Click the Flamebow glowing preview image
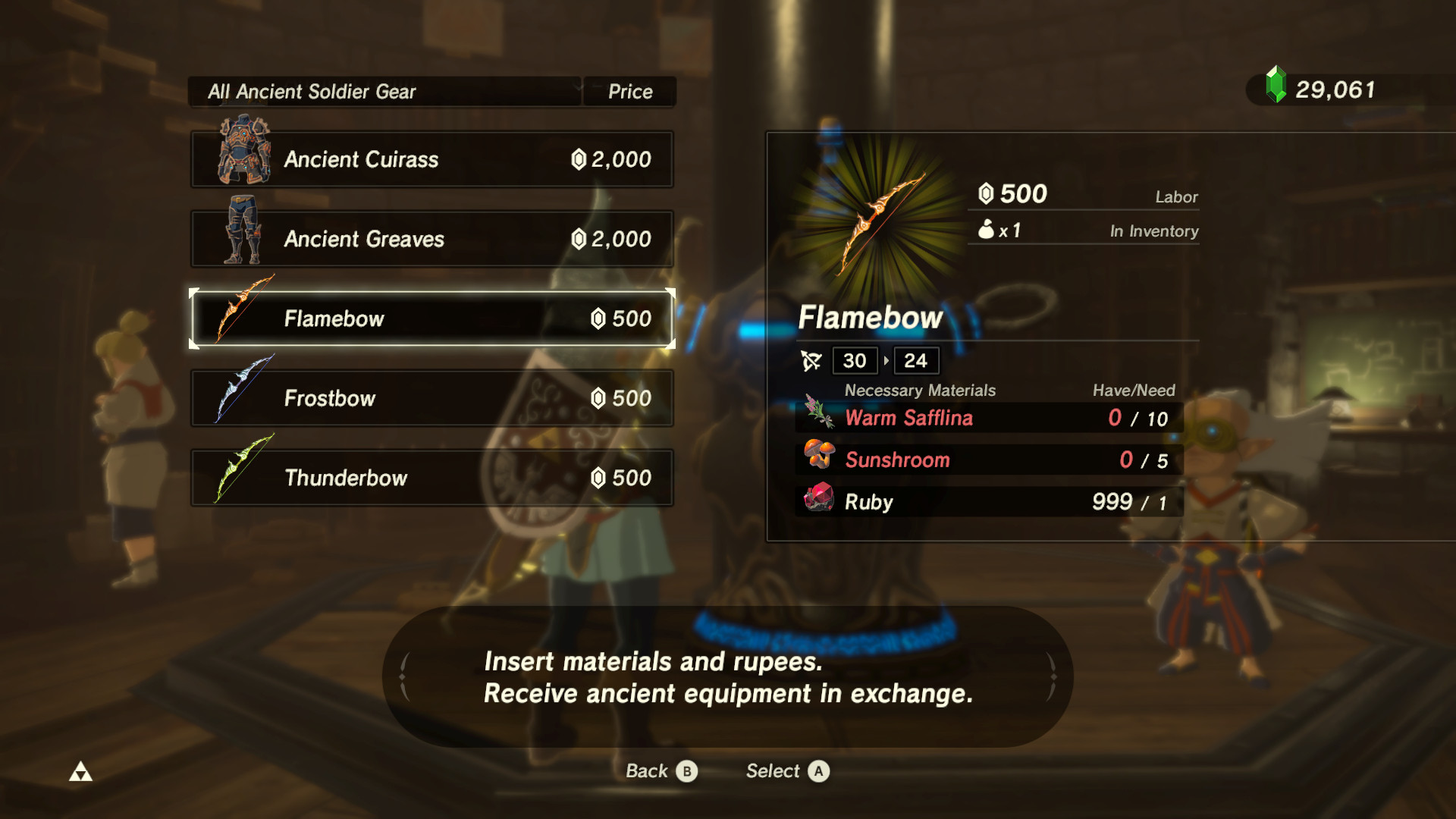 pyautogui.click(x=880, y=212)
